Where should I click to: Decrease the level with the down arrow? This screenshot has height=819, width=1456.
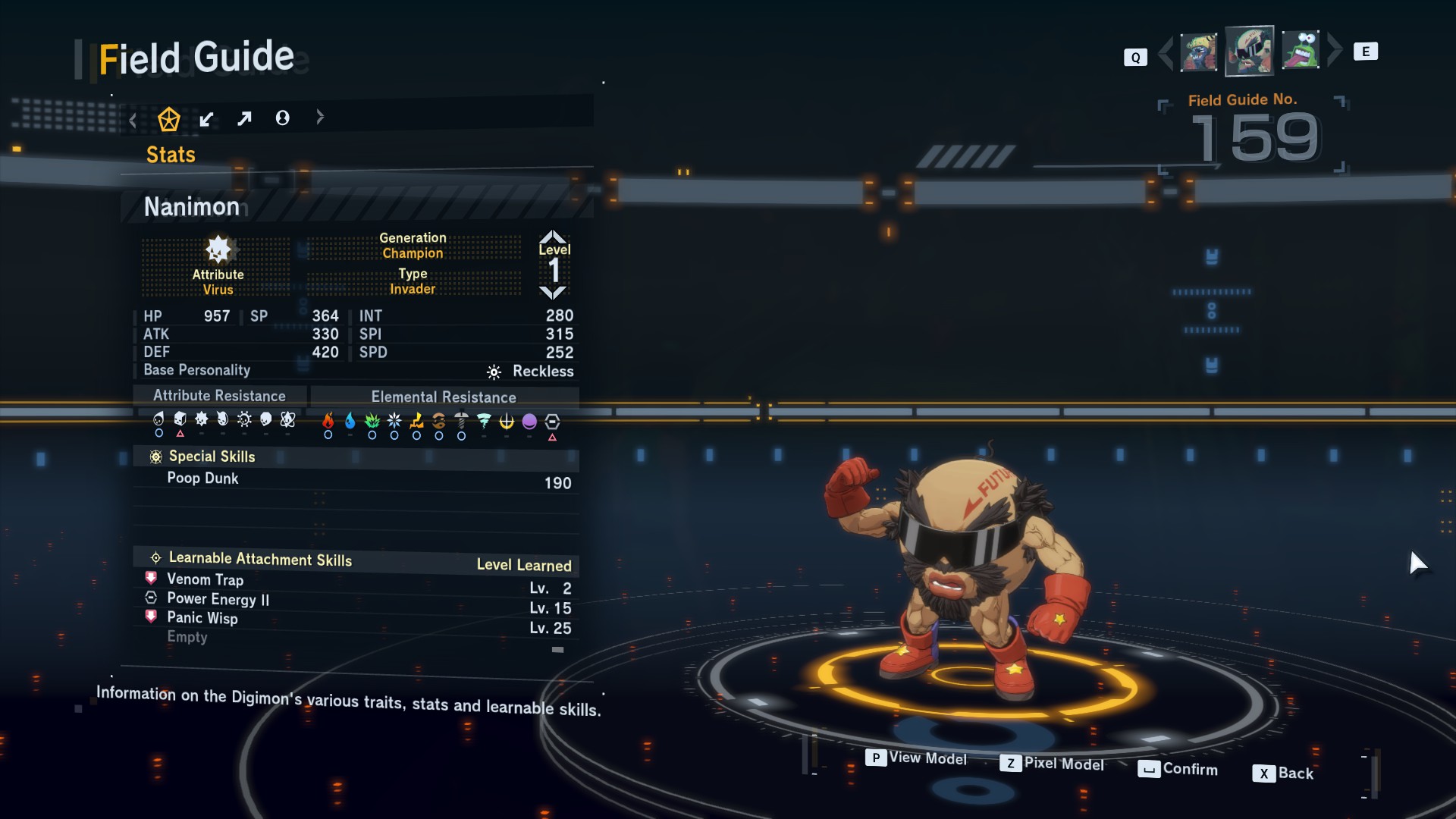[553, 293]
